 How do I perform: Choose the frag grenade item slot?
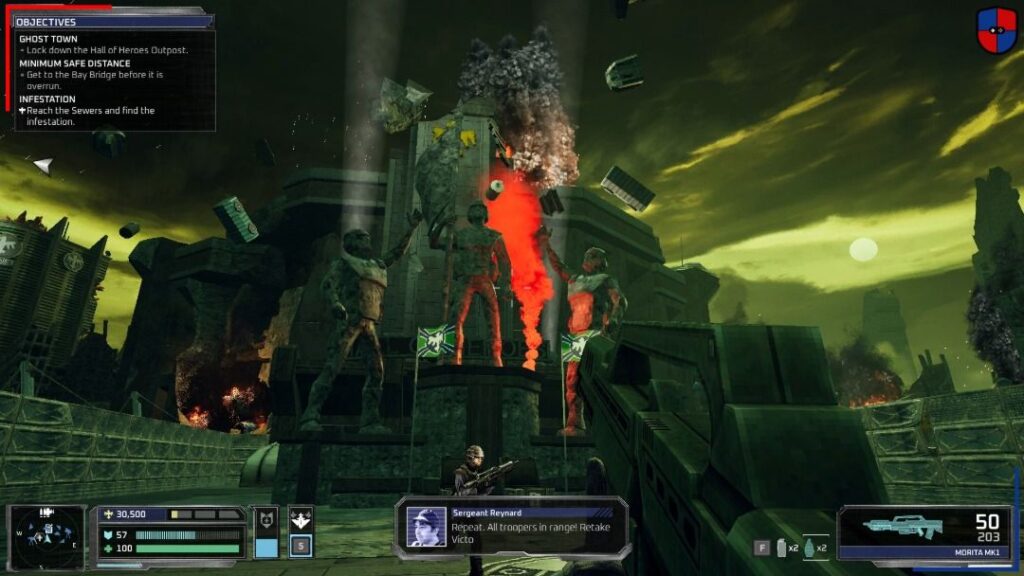(x=809, y=548)
